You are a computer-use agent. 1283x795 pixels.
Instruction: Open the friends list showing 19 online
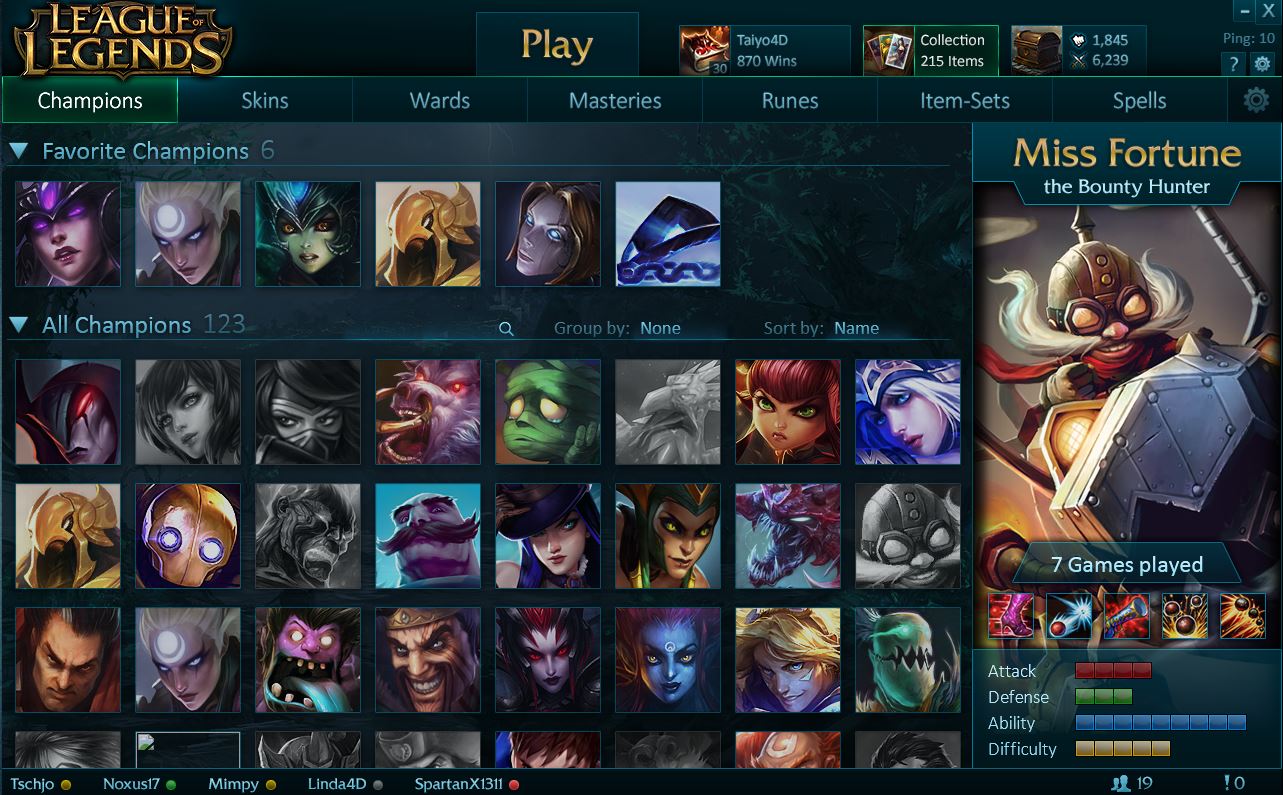pos(1131,783)
